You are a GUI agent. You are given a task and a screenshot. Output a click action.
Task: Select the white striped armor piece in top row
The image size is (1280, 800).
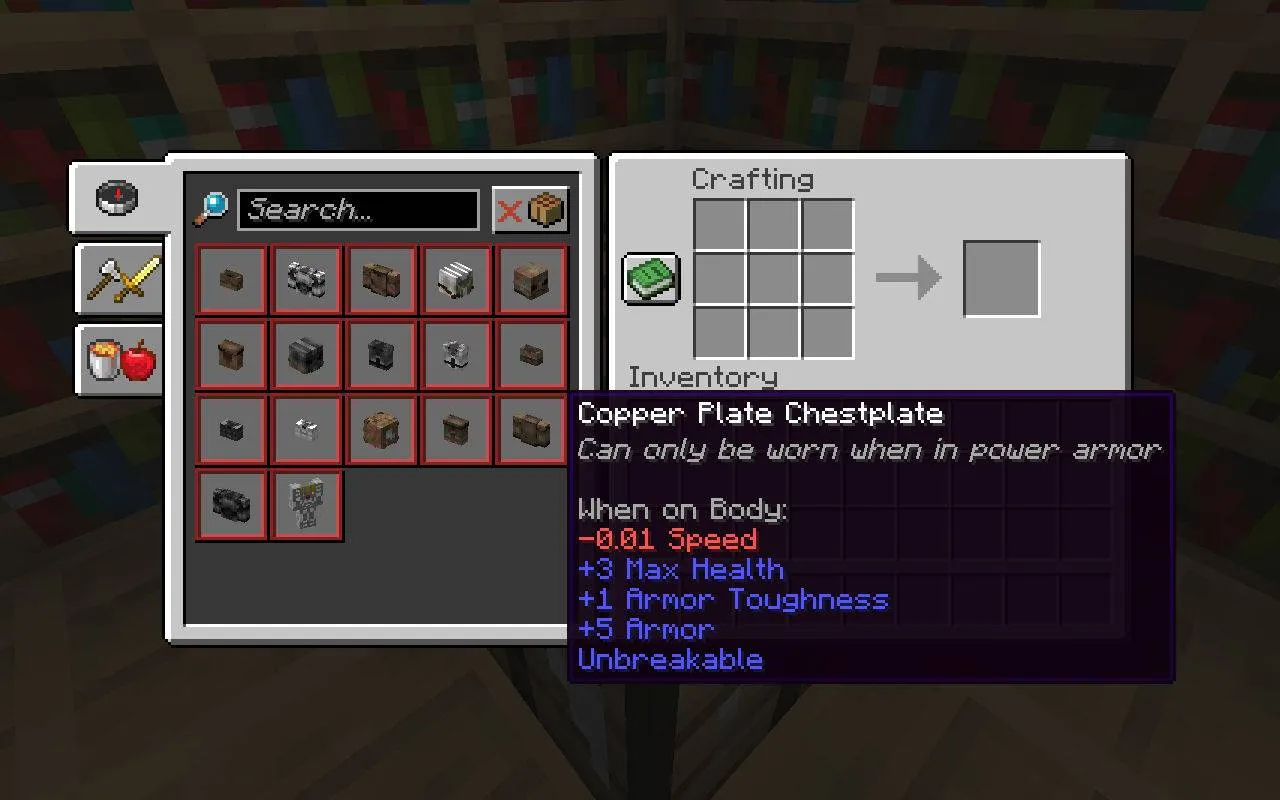(x=456, y=280)
